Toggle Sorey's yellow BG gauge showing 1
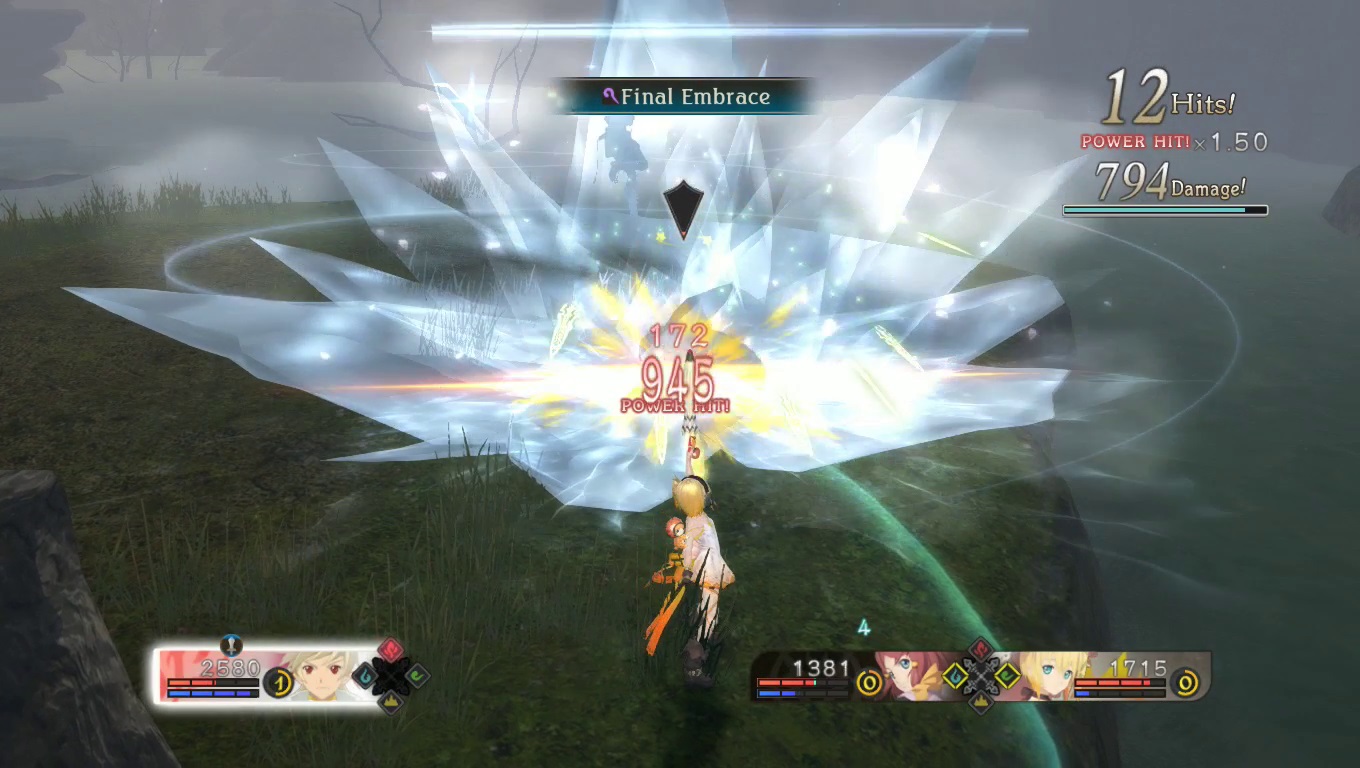Image resolution: width=1360 pixels, height=768 pixels. (277, 682)
